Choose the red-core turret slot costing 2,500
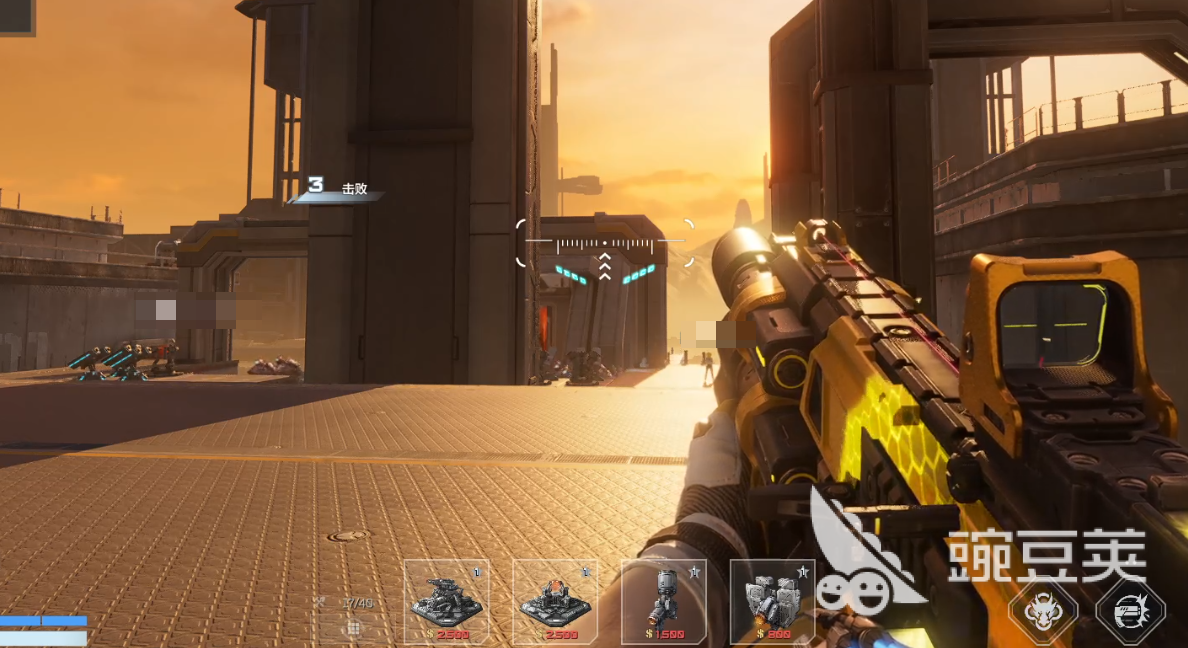 [x=555, y=600]
